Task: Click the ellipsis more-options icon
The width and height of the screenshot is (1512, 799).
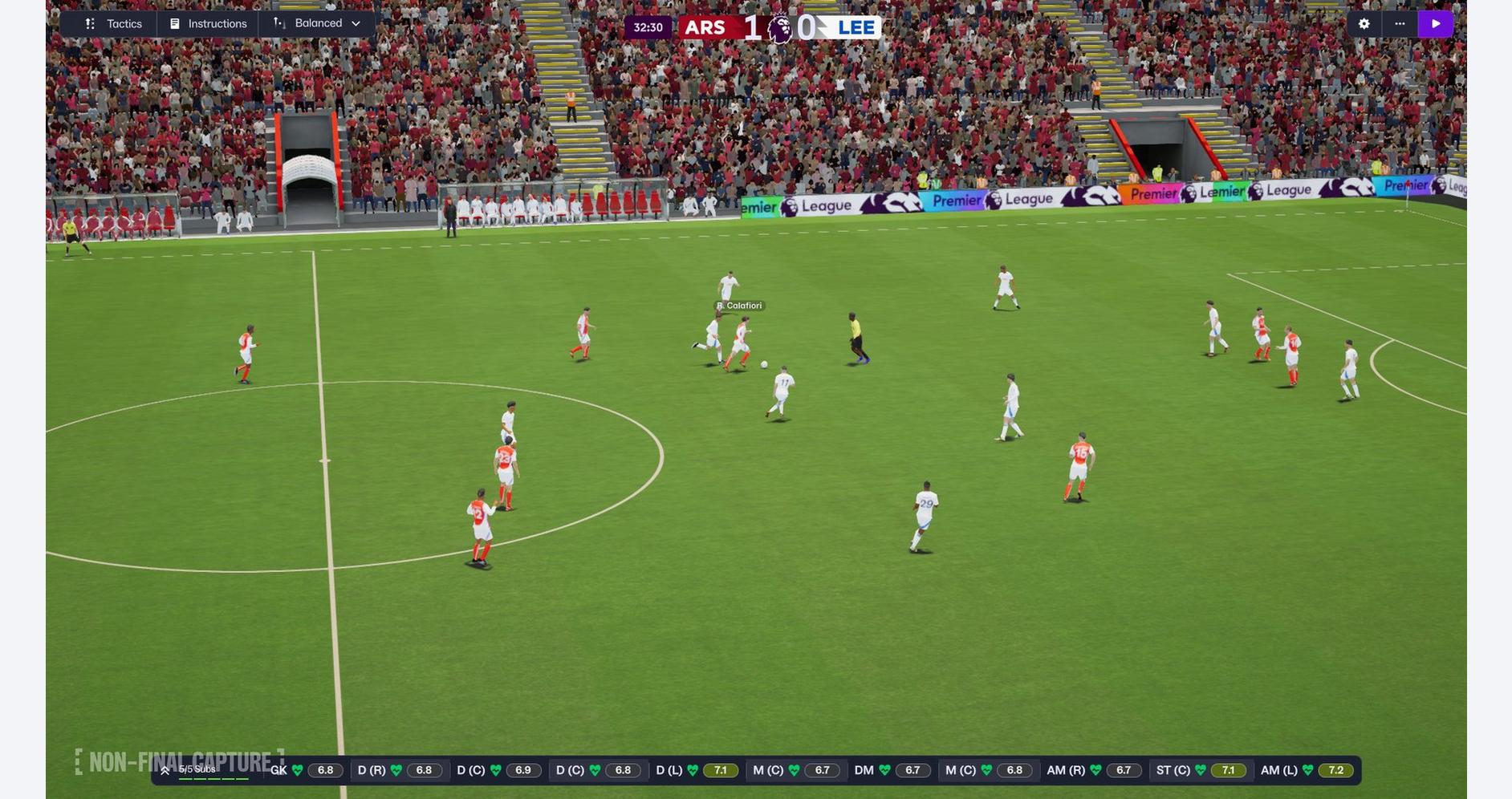Action: (x=1399, y=22)
